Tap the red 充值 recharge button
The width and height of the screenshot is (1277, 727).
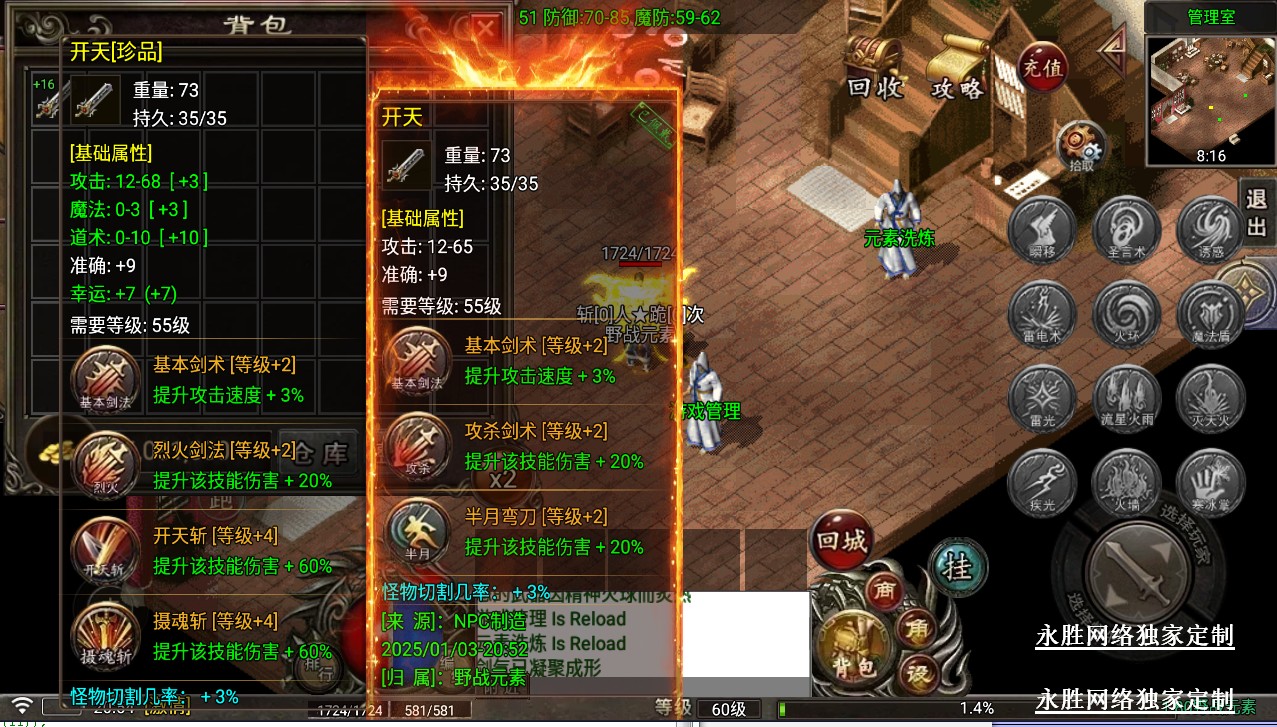pyautogui.click(x=1042, y=68)
